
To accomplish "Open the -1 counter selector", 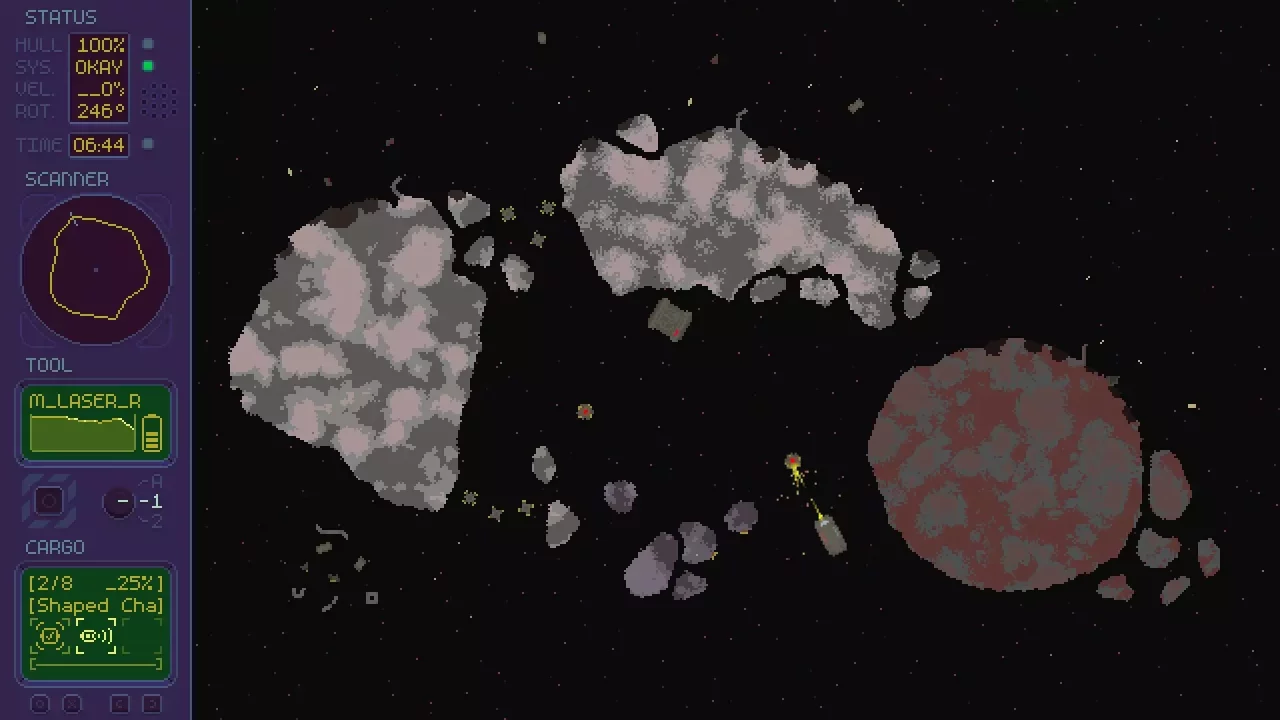I will (119, 503).
